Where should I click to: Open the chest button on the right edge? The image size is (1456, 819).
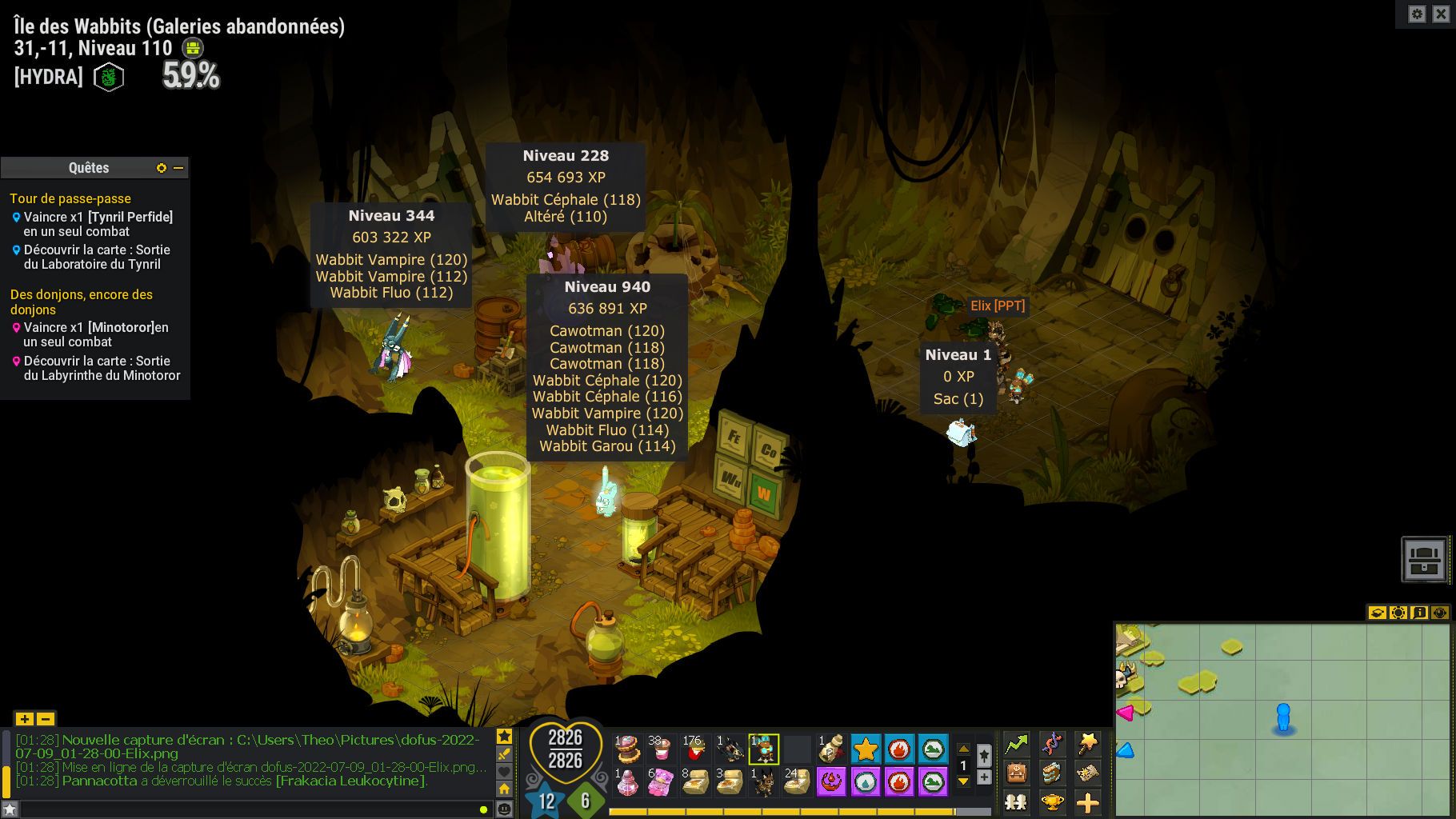pos(1424,558)
